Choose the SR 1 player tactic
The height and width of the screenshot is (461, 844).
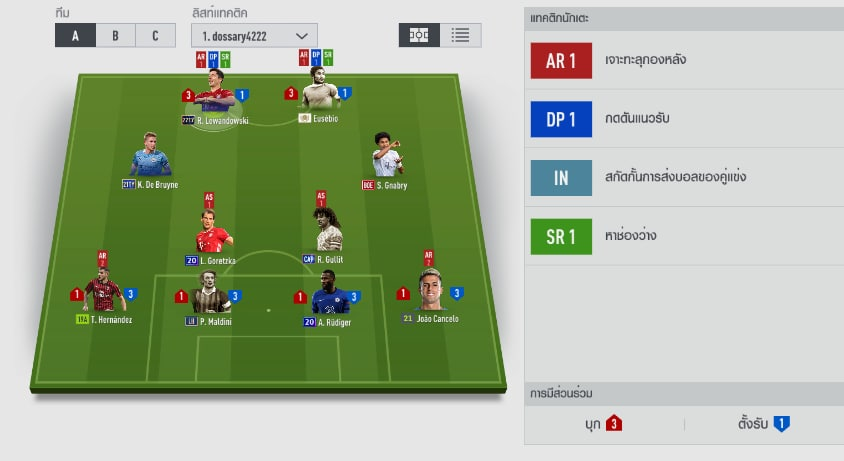(561, 236)
